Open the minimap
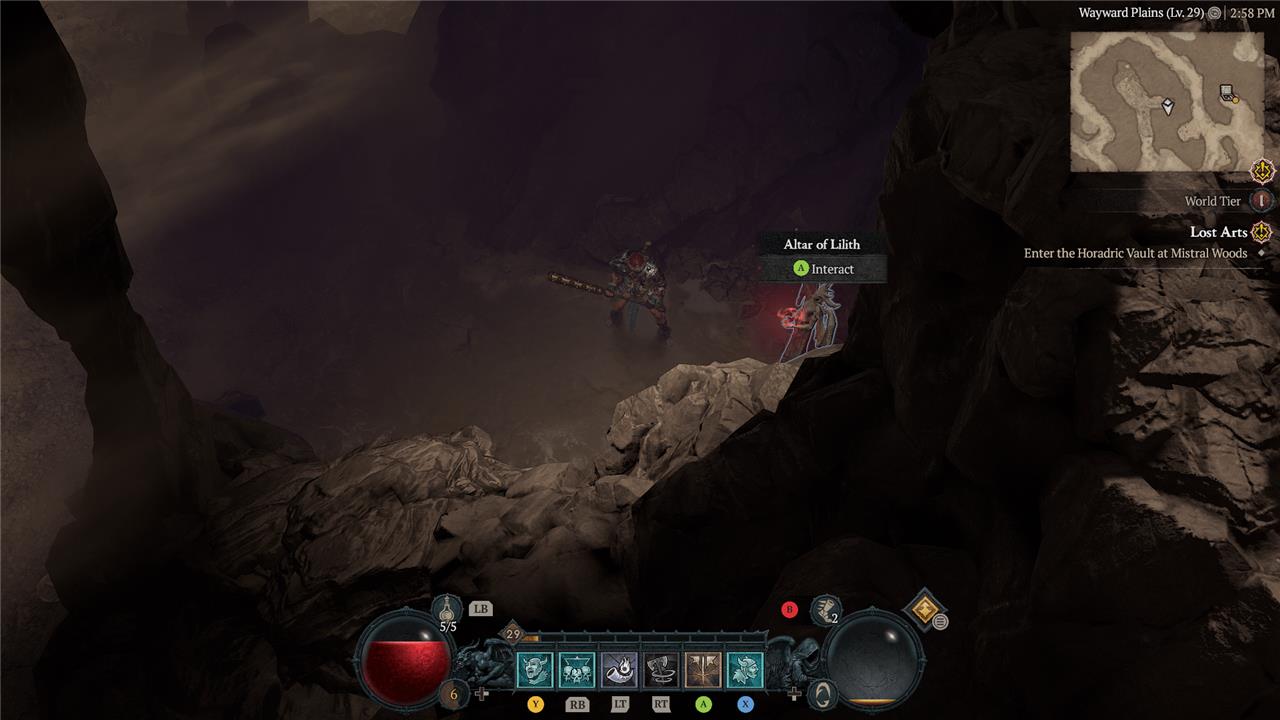This screenshot has height=720, width=1280. pyautogui.click(x=1154, y=101)
